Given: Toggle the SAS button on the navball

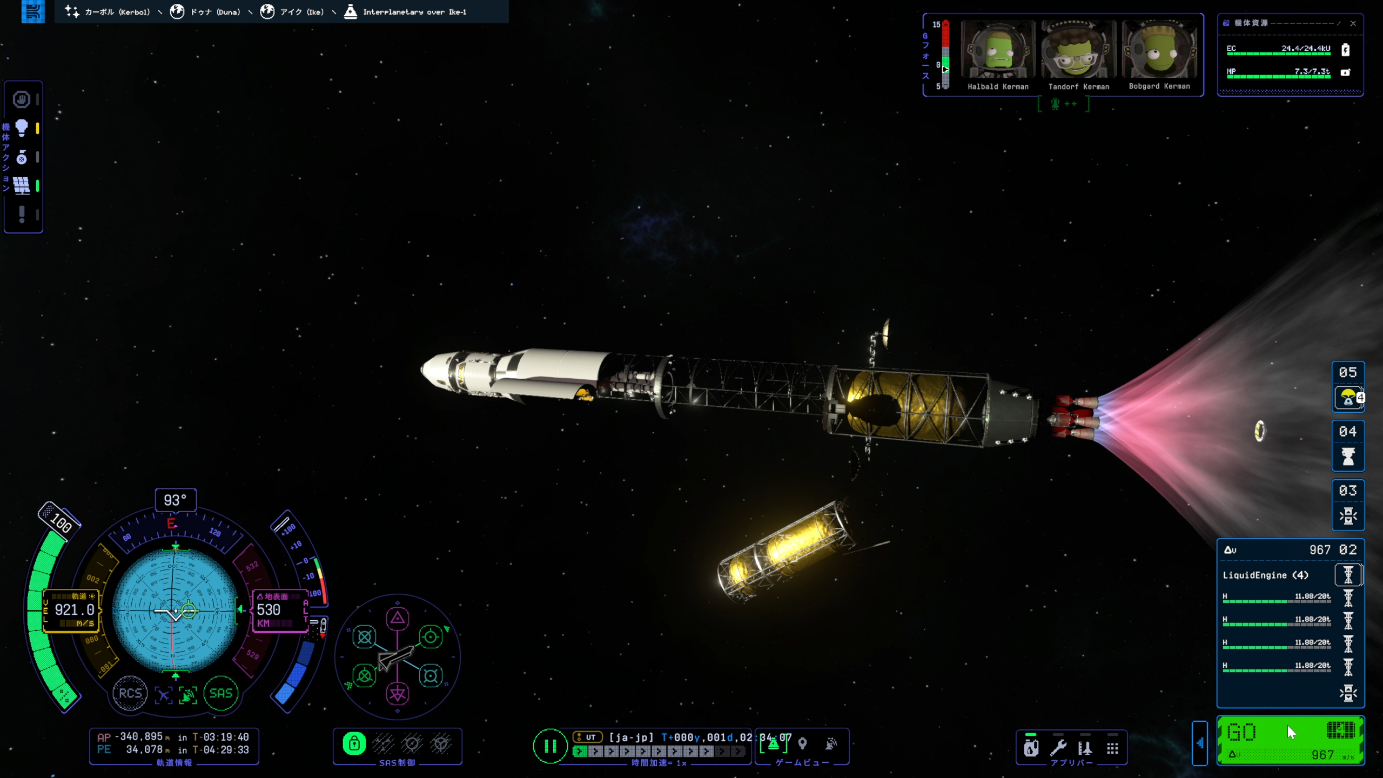Looking at the screenshot, I should click(221, 693).
